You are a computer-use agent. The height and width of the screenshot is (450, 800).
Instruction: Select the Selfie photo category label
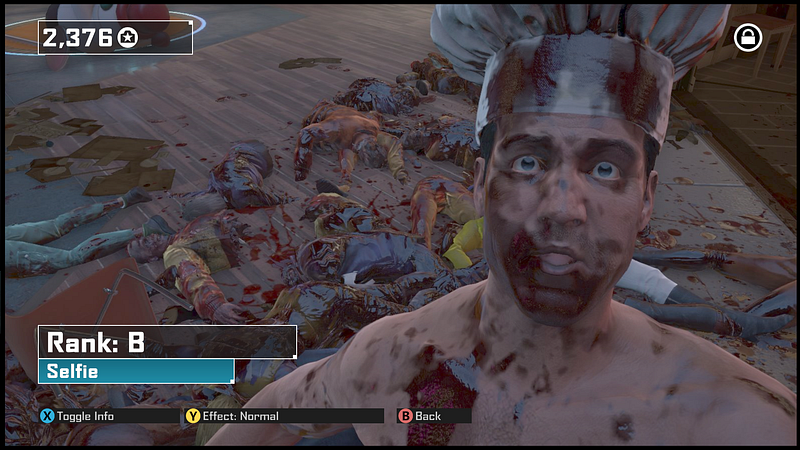click(135, 372)
